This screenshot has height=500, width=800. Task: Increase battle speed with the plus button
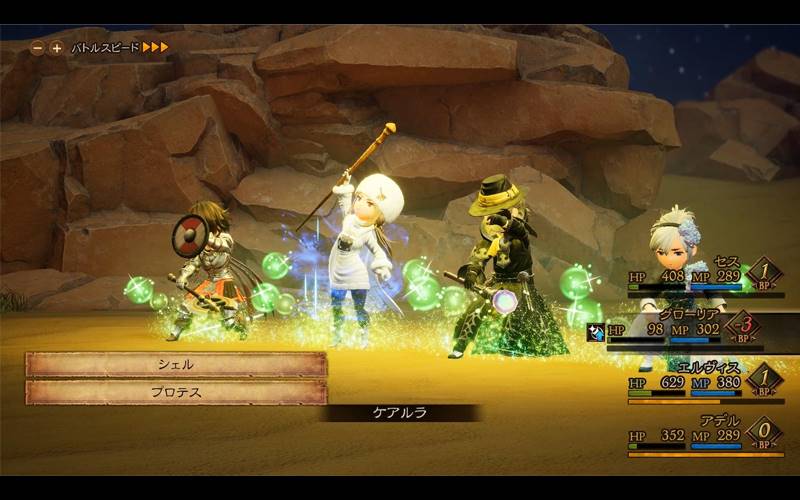(x=56, y=47)
